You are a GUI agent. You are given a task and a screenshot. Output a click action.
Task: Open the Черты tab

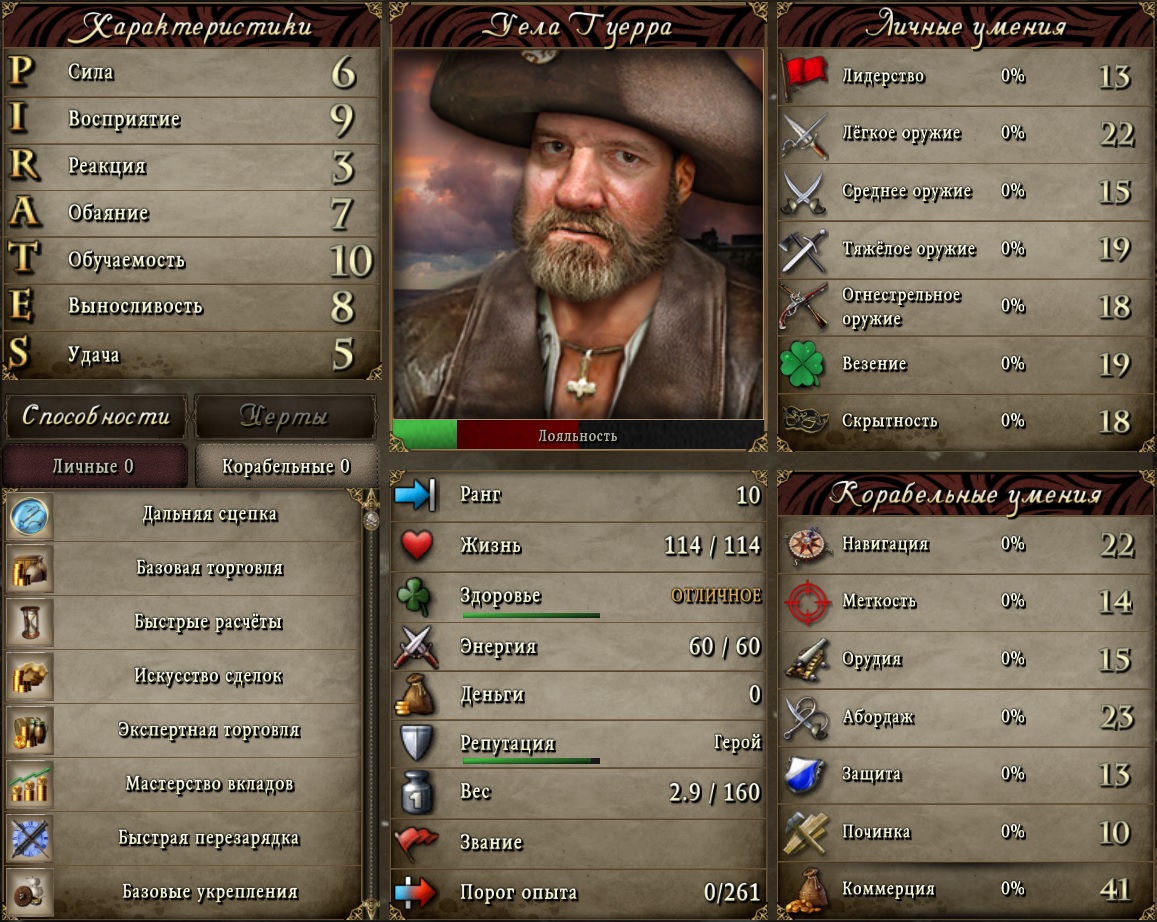click(x=284, y=416)
